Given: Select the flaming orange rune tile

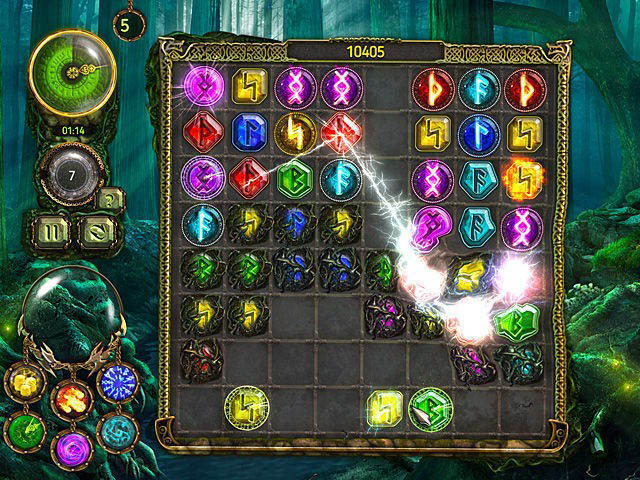Looking at the screenshot, I should coord(520,178).
